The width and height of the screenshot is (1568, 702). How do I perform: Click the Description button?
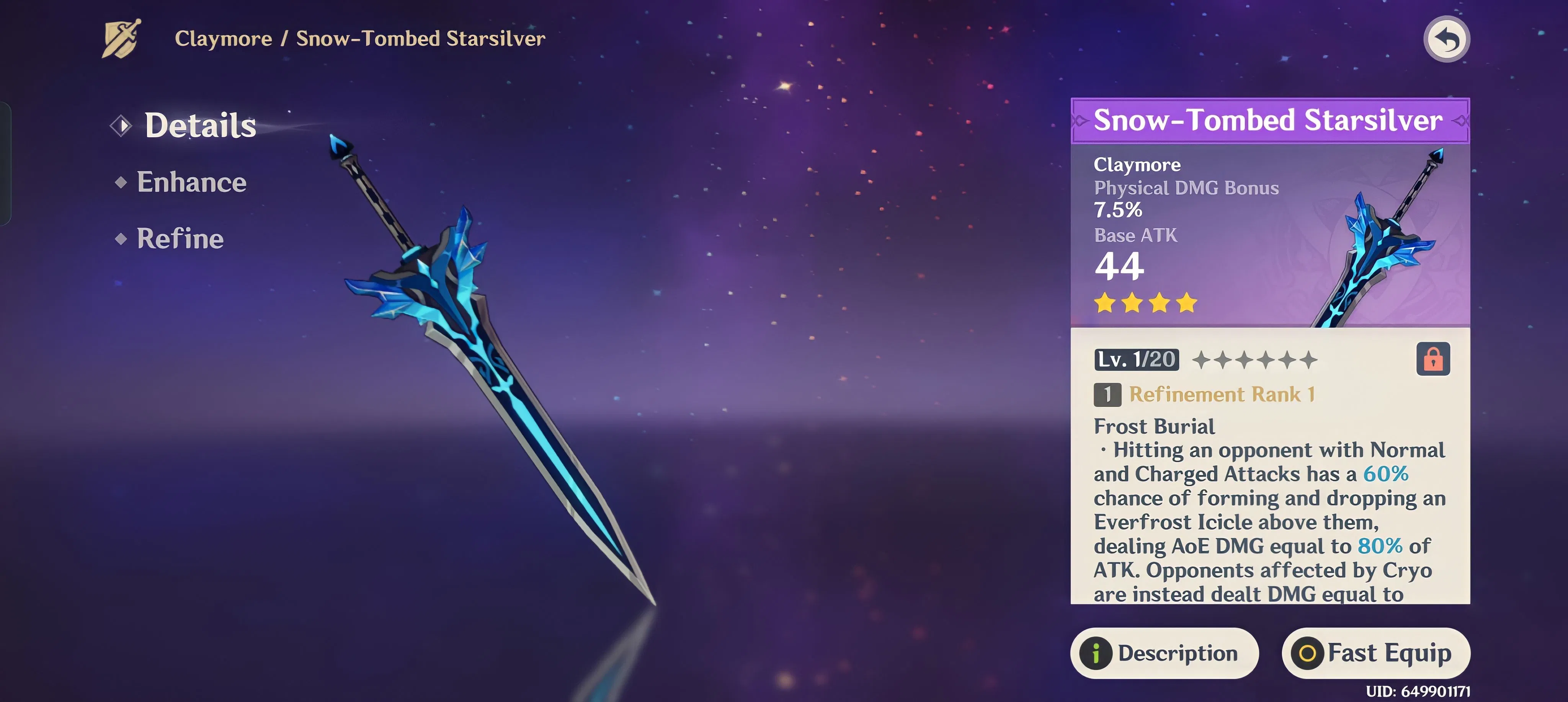1164,653
